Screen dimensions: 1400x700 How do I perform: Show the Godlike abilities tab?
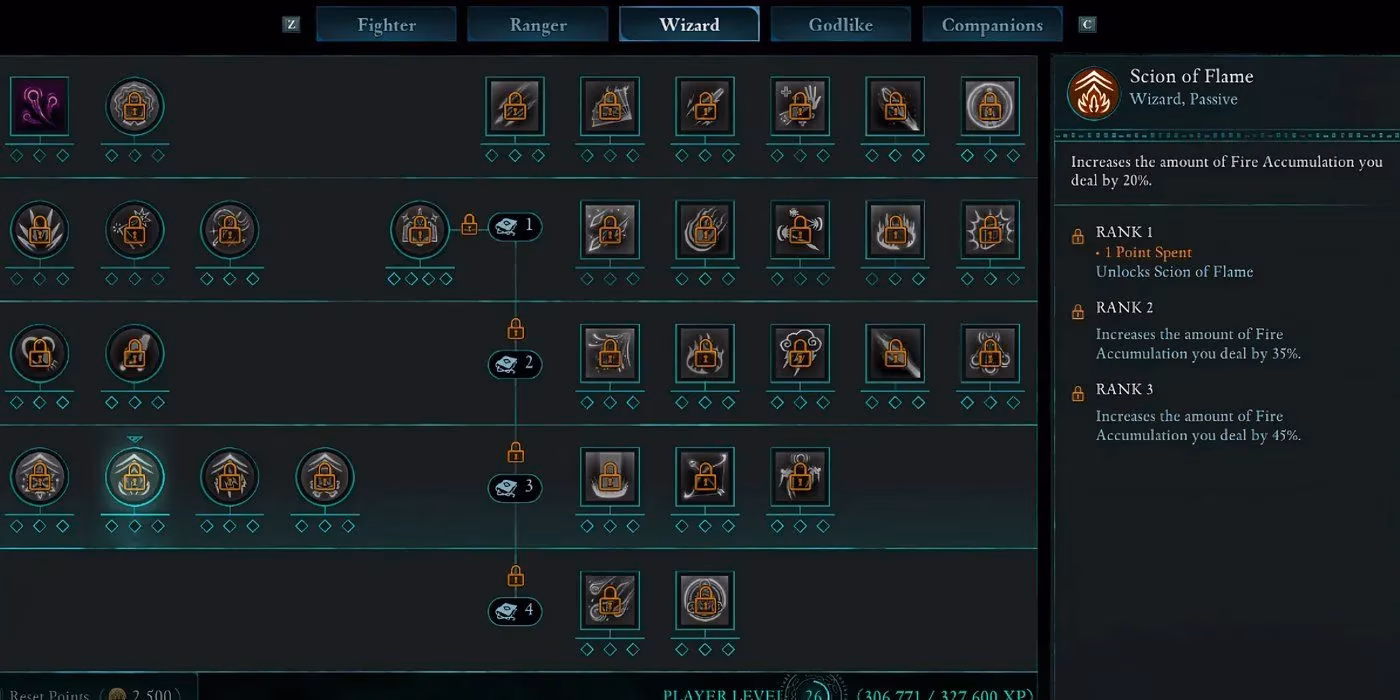840,25
